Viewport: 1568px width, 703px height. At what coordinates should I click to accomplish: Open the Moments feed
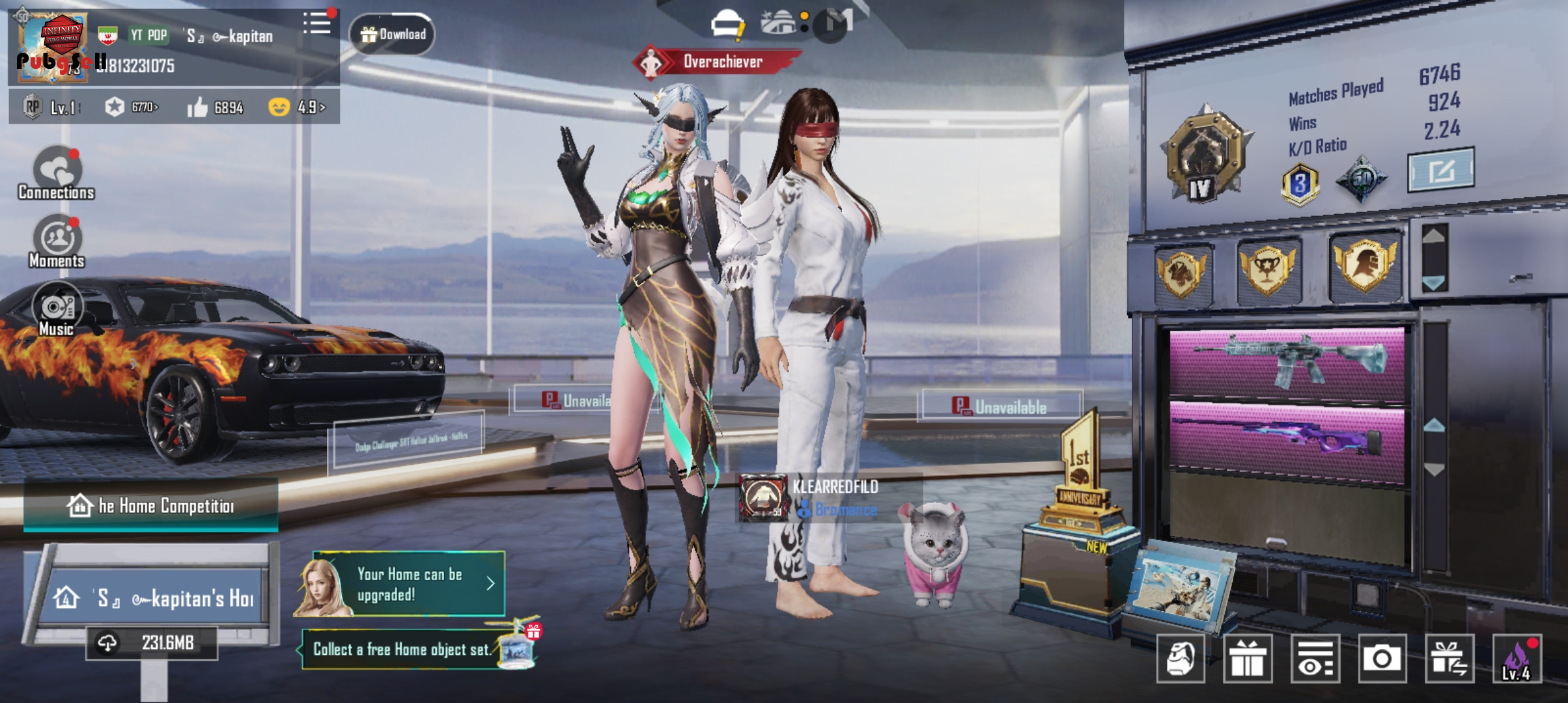coord(57,241)
